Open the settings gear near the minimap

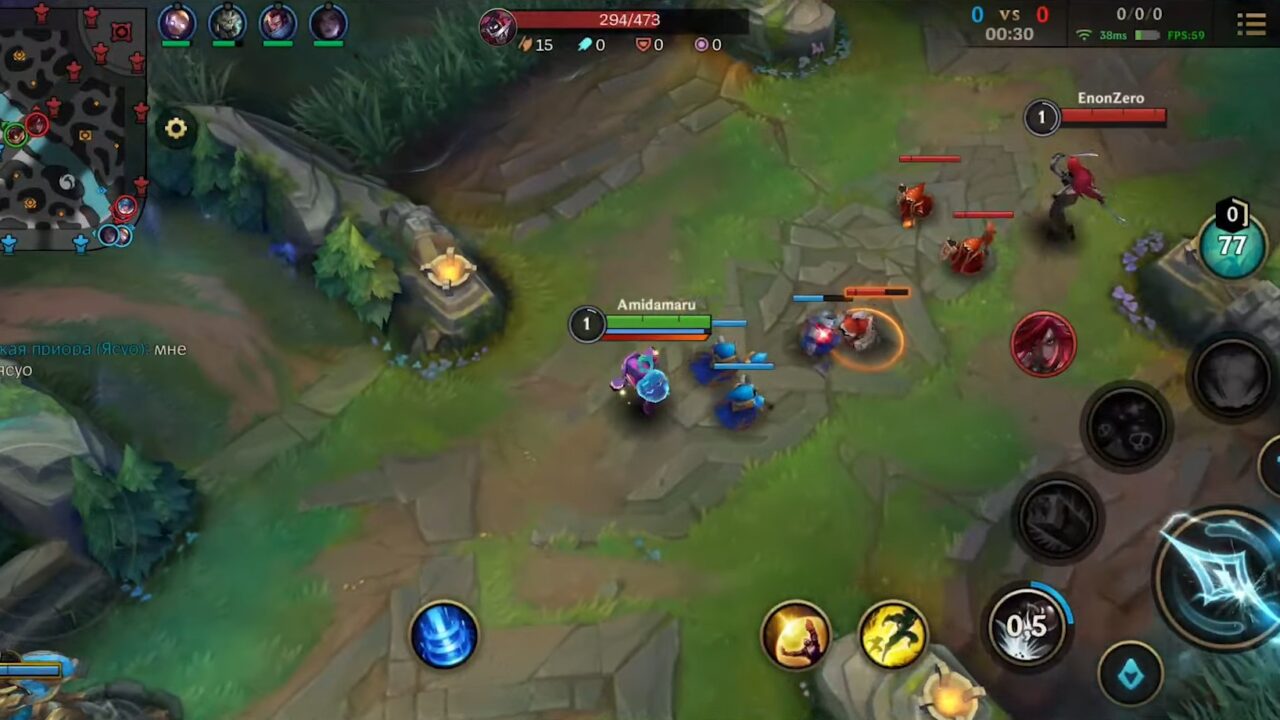tap(177, 128)
